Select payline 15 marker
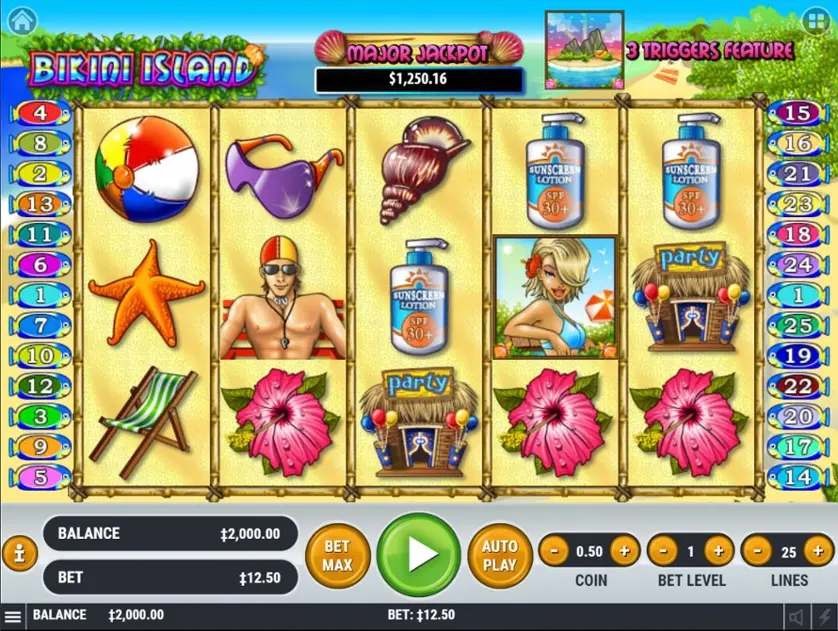 (x=796, y=113)
